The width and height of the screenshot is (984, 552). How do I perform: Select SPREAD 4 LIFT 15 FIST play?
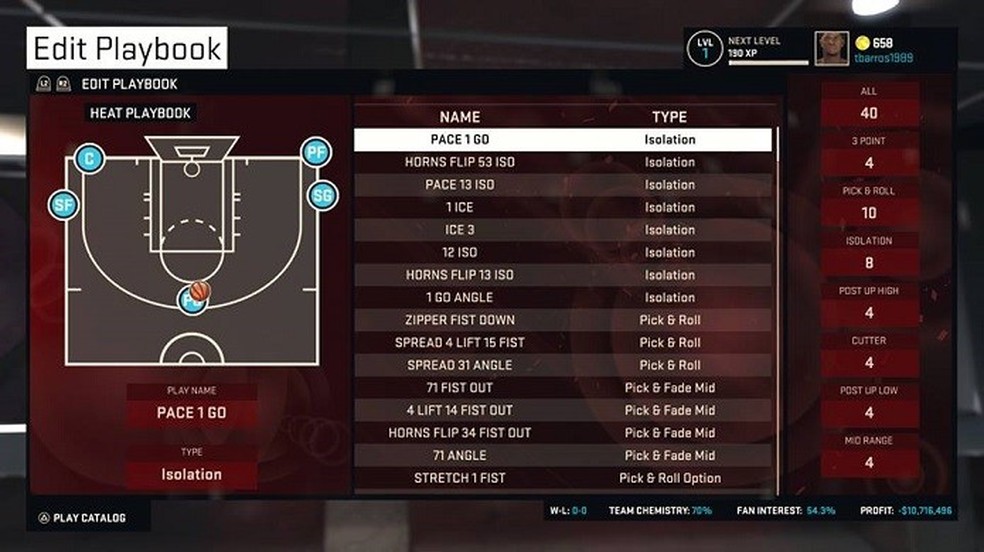coord(562,342)
